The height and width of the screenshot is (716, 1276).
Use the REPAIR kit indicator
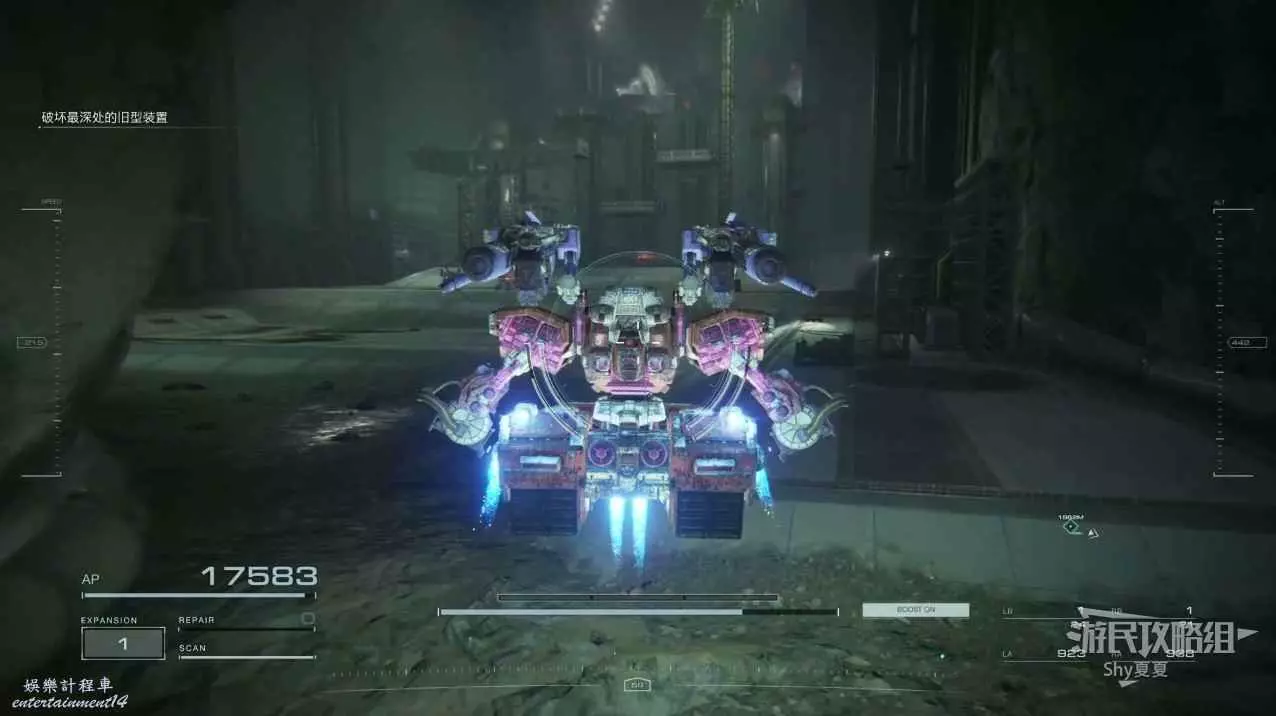click(246, 621)
